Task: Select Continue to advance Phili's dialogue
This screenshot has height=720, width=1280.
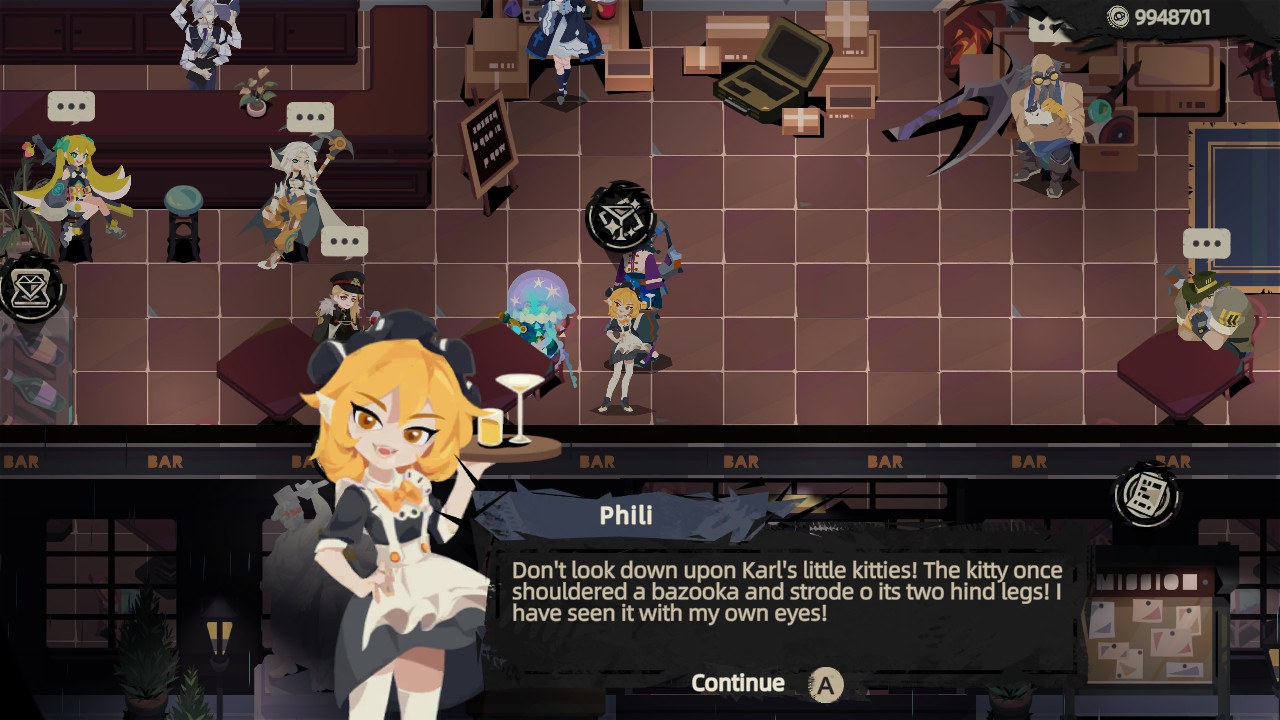Action: point(737,683)
